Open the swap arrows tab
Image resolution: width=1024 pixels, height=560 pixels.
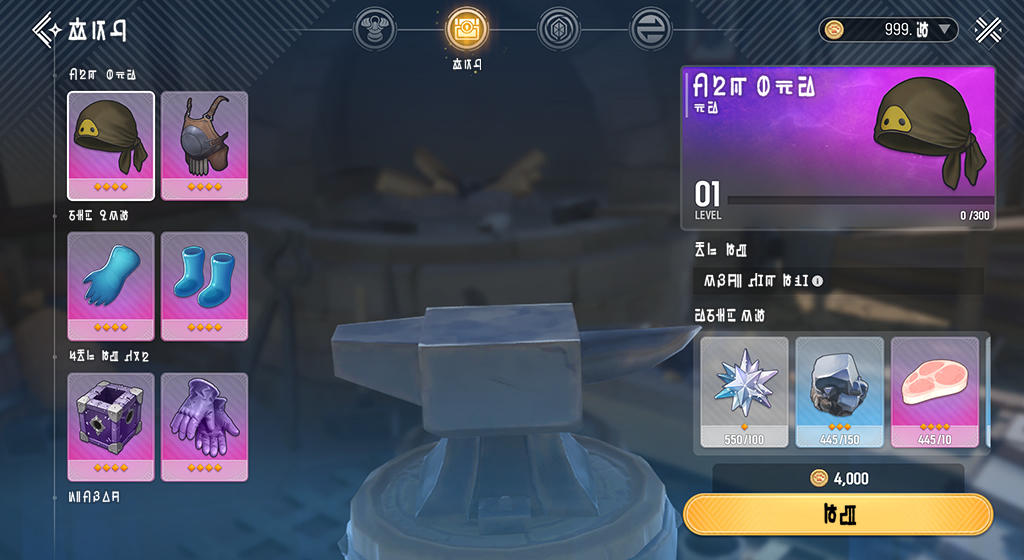tap(650, 30)
